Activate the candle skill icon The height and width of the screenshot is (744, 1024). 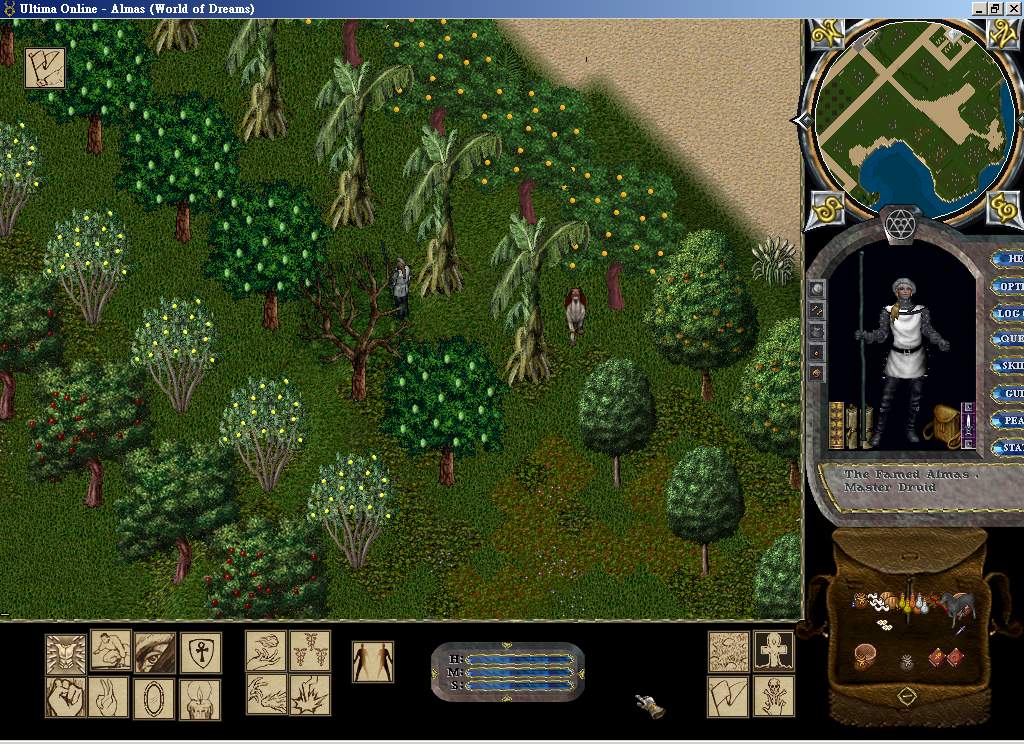[200, 698]
